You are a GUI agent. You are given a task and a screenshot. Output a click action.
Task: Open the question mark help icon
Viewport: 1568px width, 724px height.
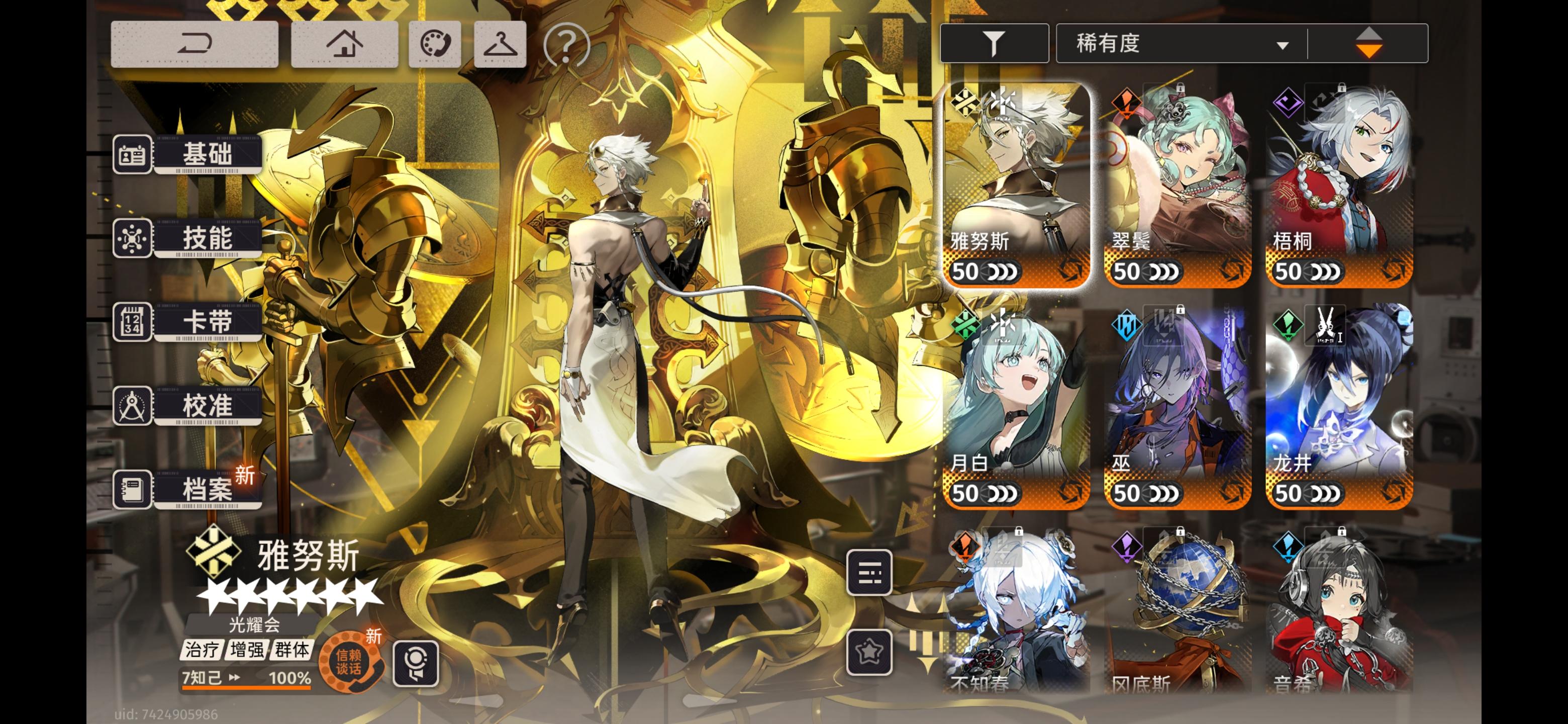click(x=567, y=43)
